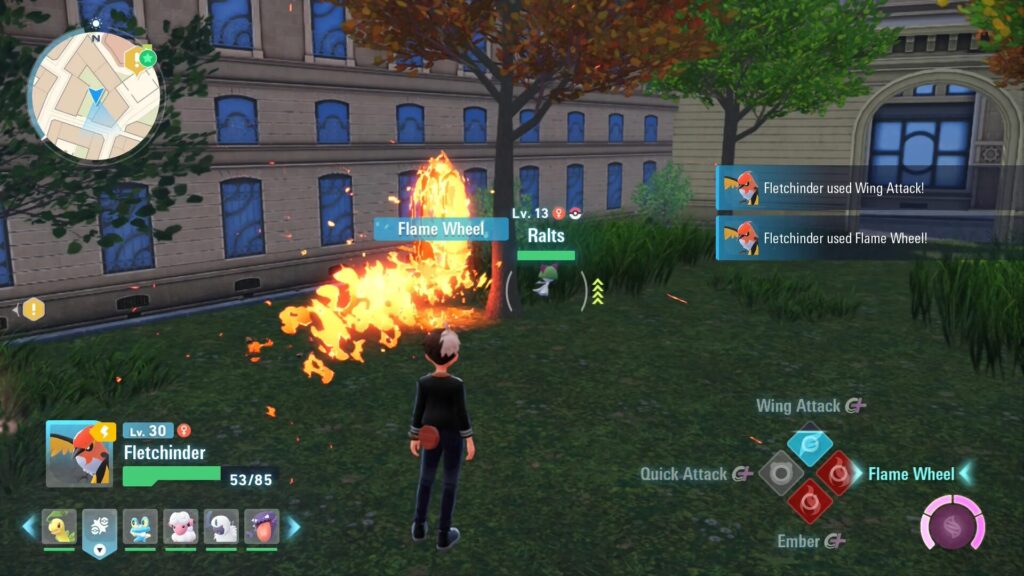Use the Flame Wheel move diamond
This screenshot has height=576, width=1024.
(836, 473)
